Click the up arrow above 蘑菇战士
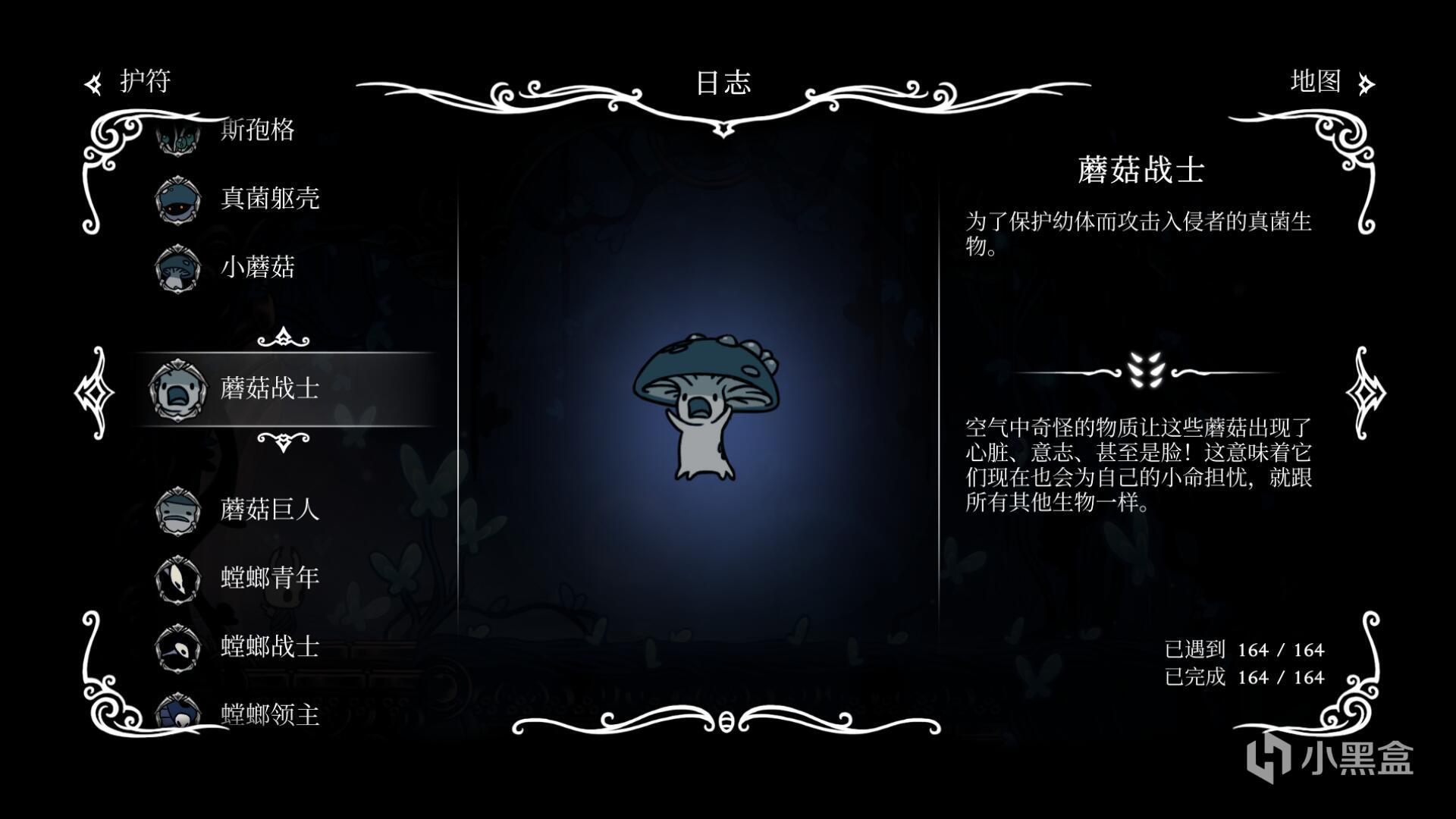 (283, 337)
